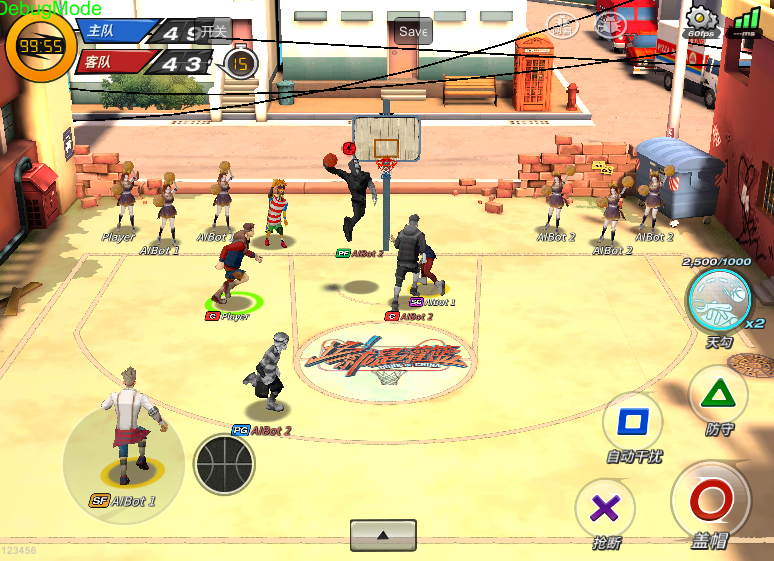Toggle the 开关 switch button
This screenshot has width=774, height=561.
coord(214,31)
